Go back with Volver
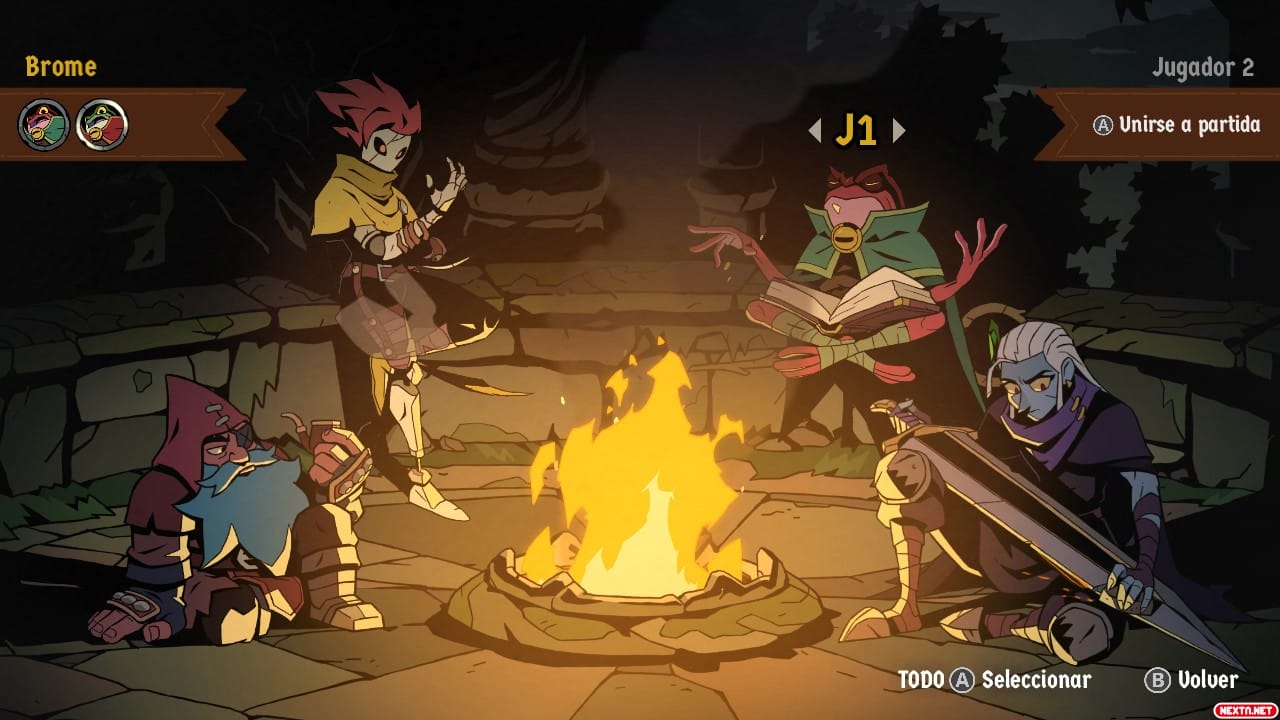The image size is (1280, 720). coord(1192,681)
